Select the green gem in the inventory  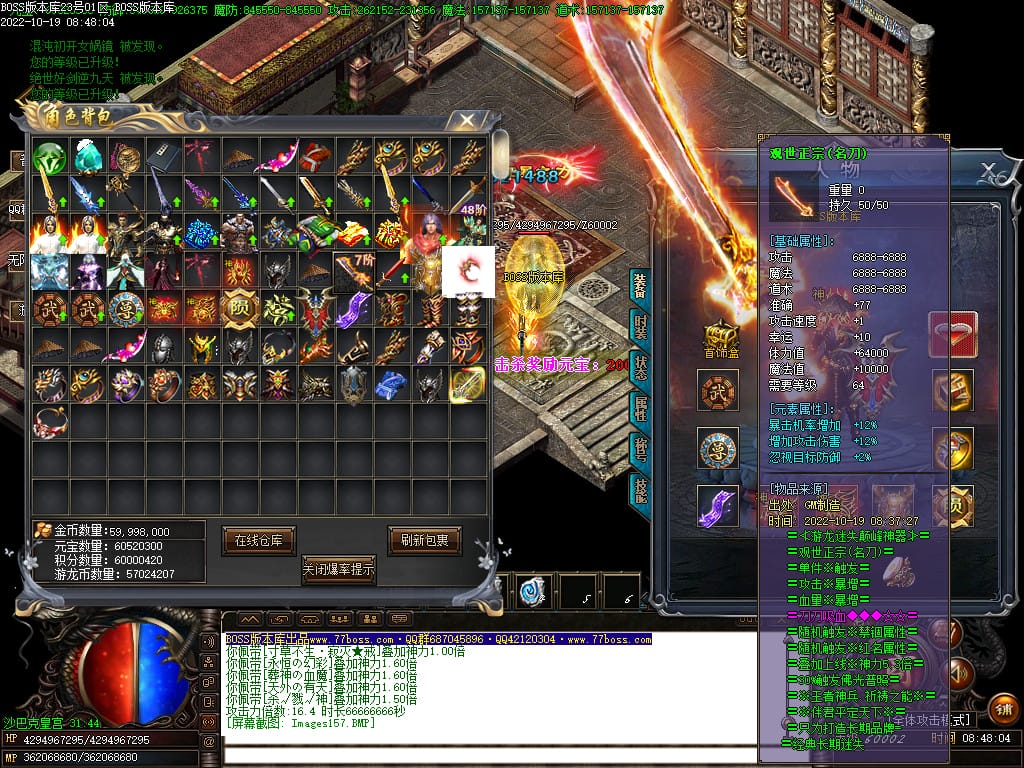point(48,157)
